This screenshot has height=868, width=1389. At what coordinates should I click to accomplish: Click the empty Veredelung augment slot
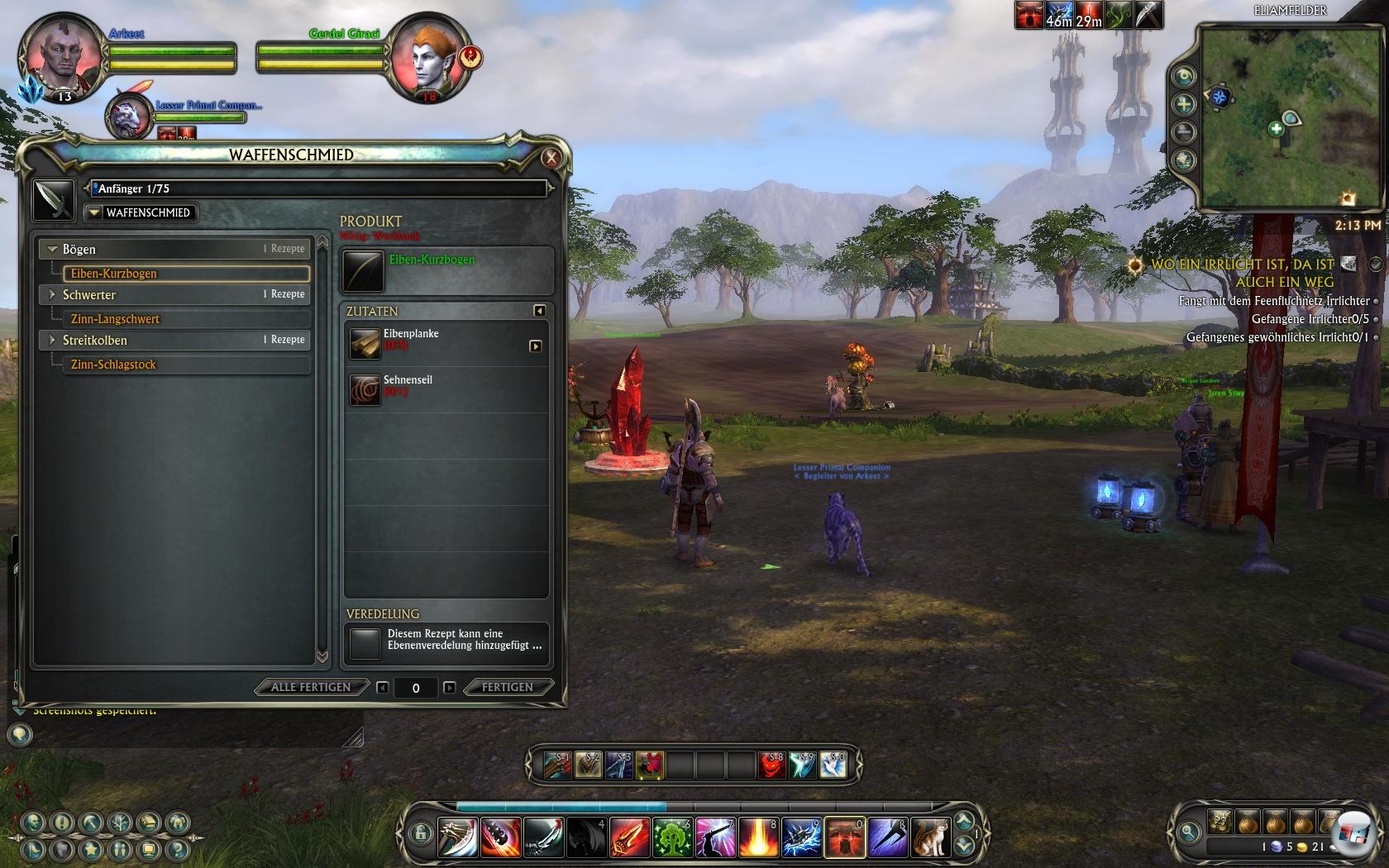[x=365, y=643]
